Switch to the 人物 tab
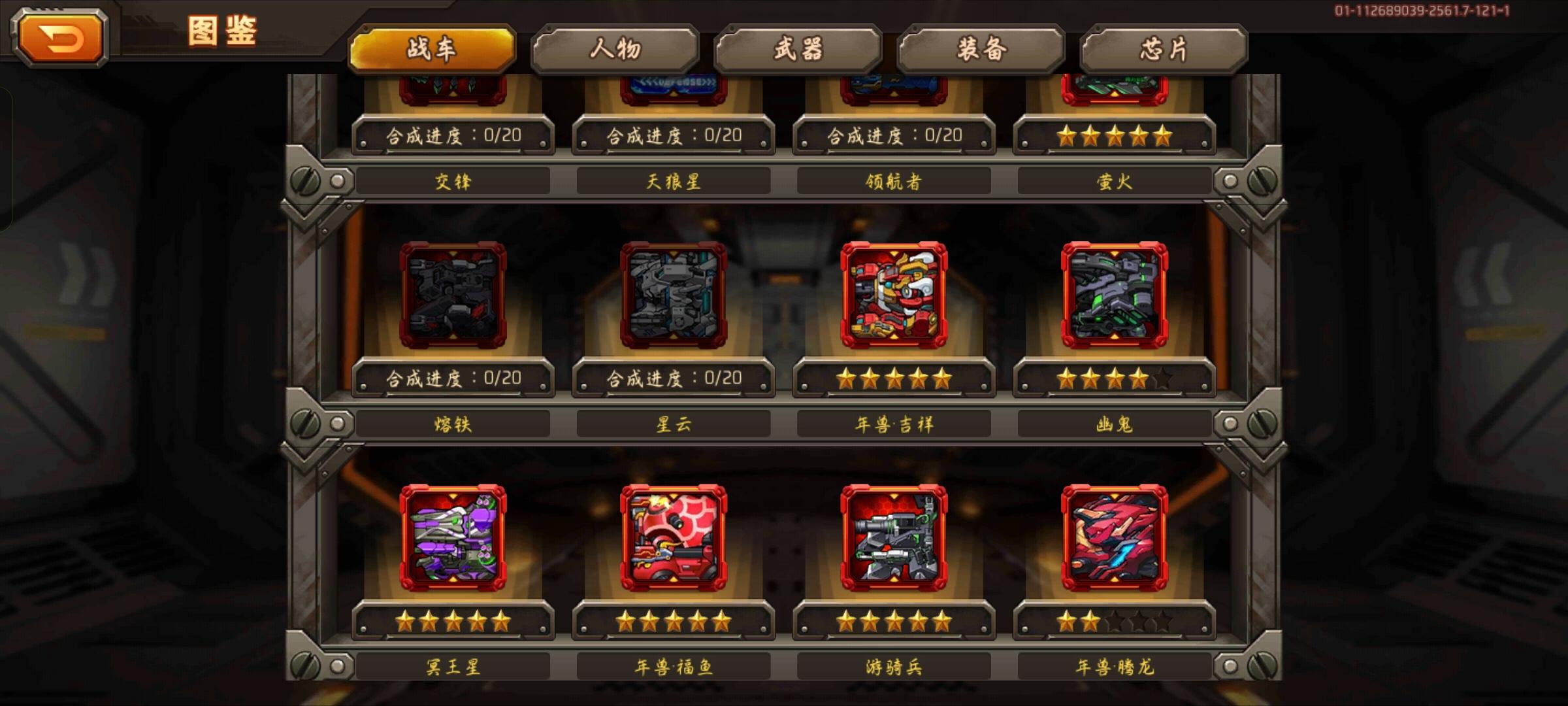The image size is (1568, 706). (x=614, y=47)
